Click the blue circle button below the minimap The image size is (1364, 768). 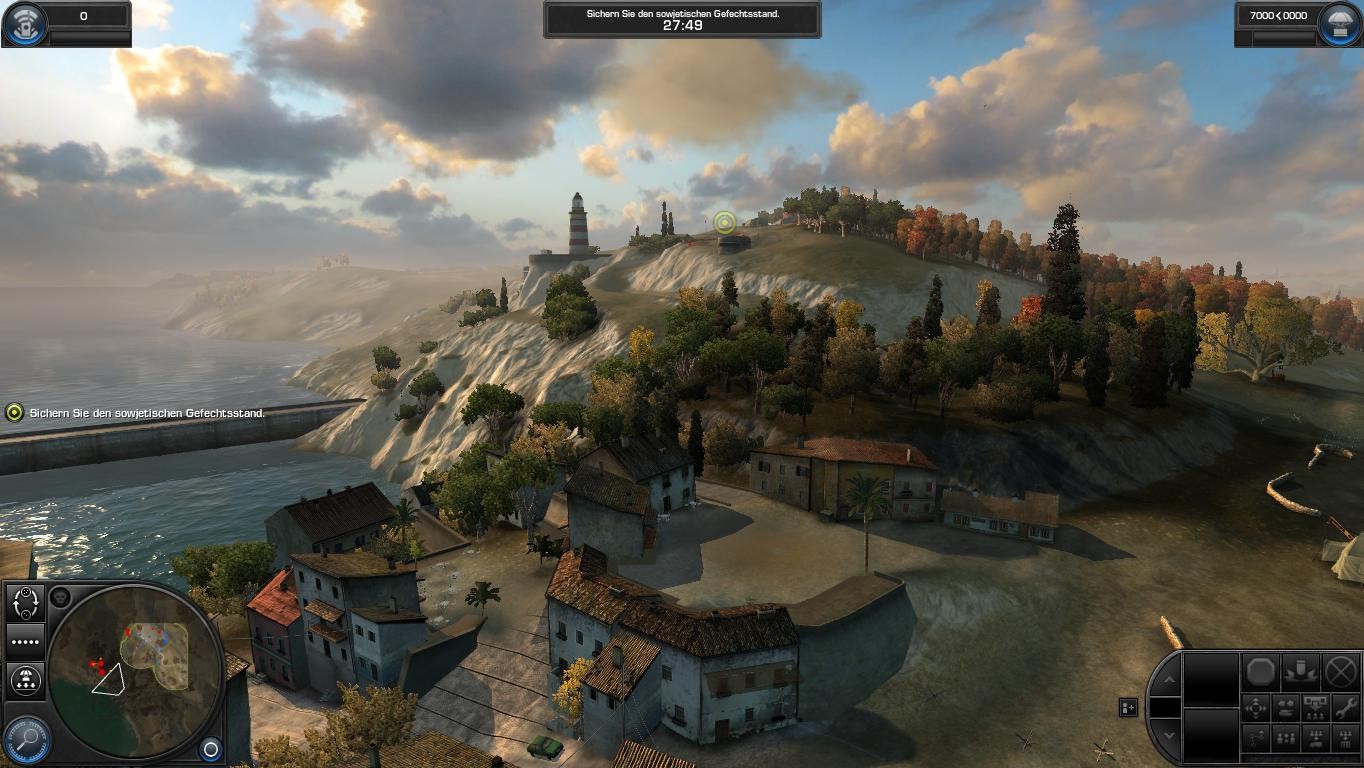coord(210,748)
